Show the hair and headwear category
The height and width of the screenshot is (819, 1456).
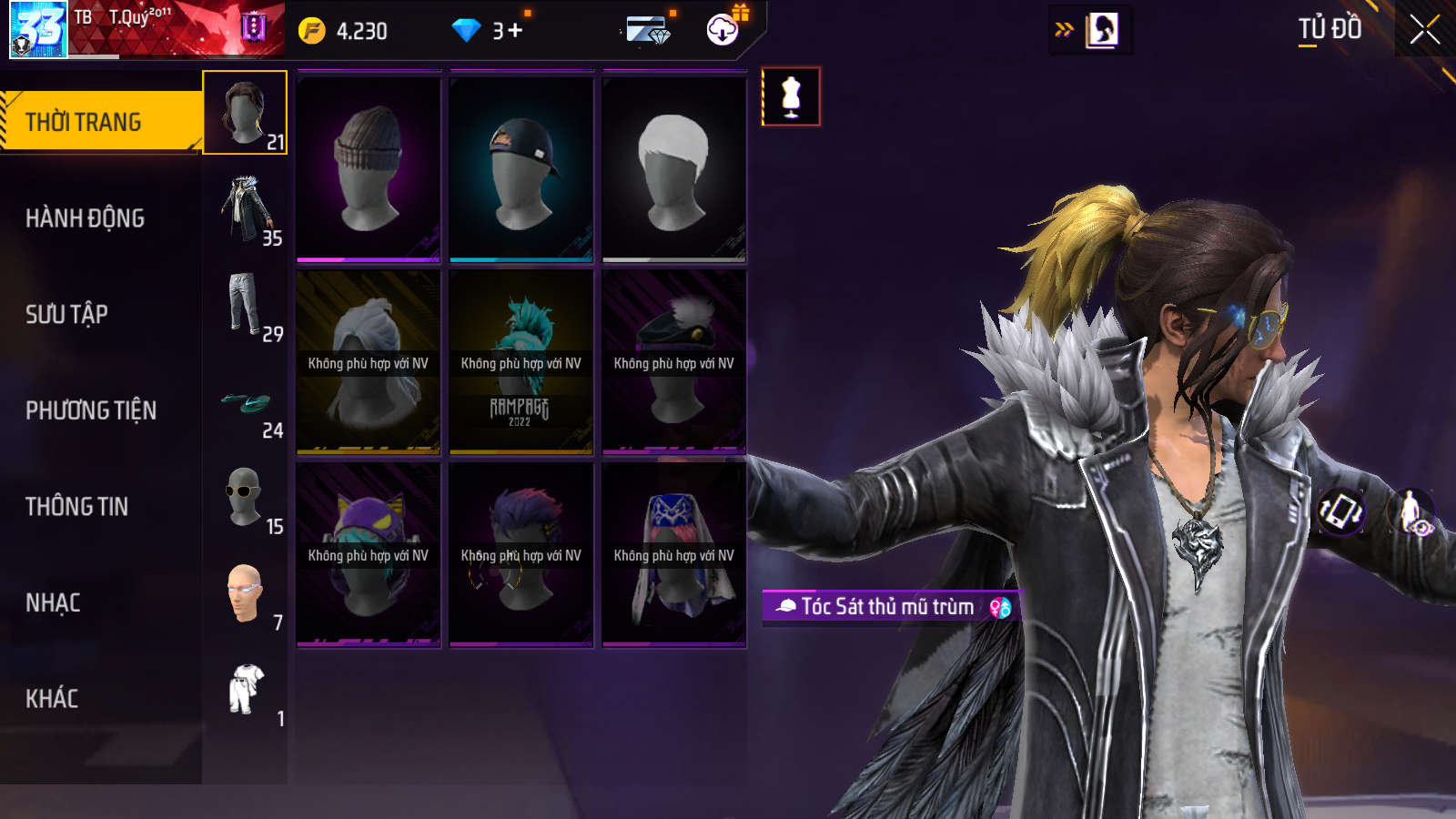(x=245, y=113)
